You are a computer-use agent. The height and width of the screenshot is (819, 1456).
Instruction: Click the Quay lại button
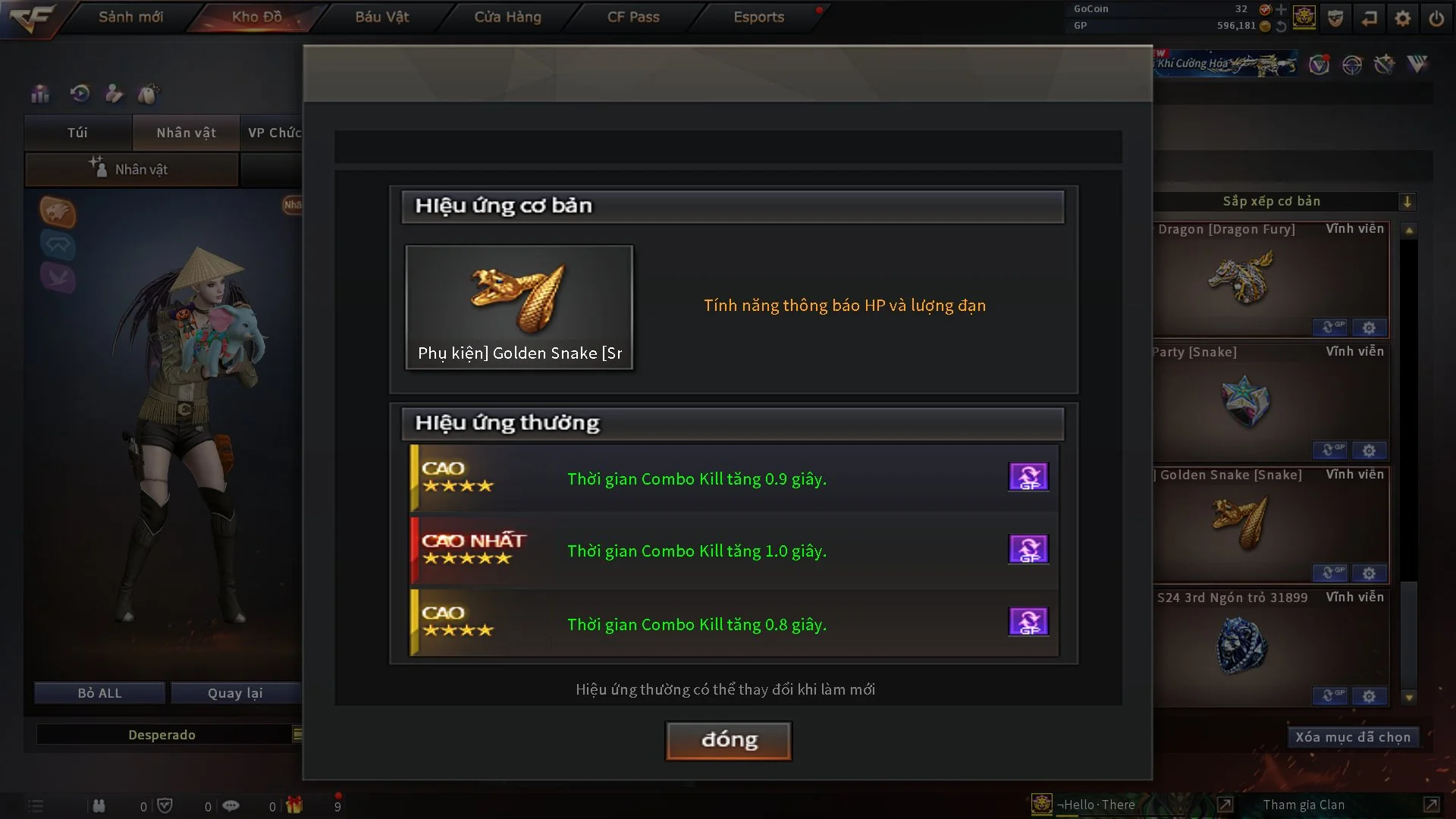pyautogui.click(x=235, y=693)
